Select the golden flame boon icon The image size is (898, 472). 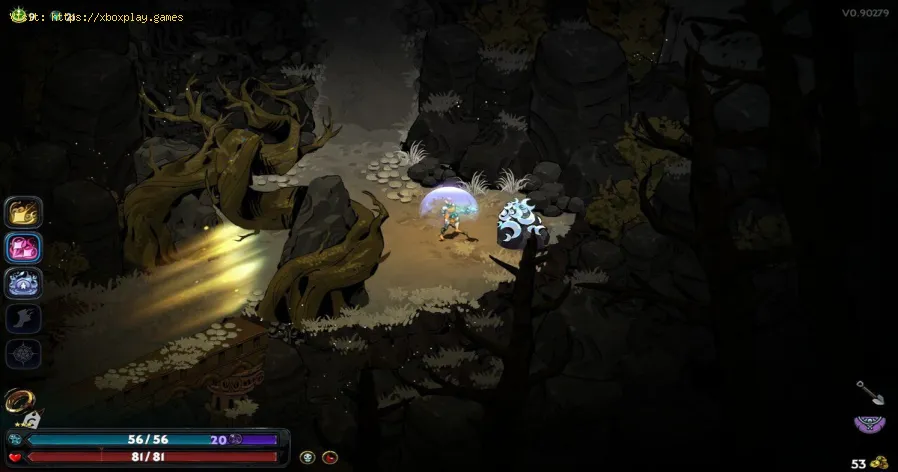tap(22, 212)
